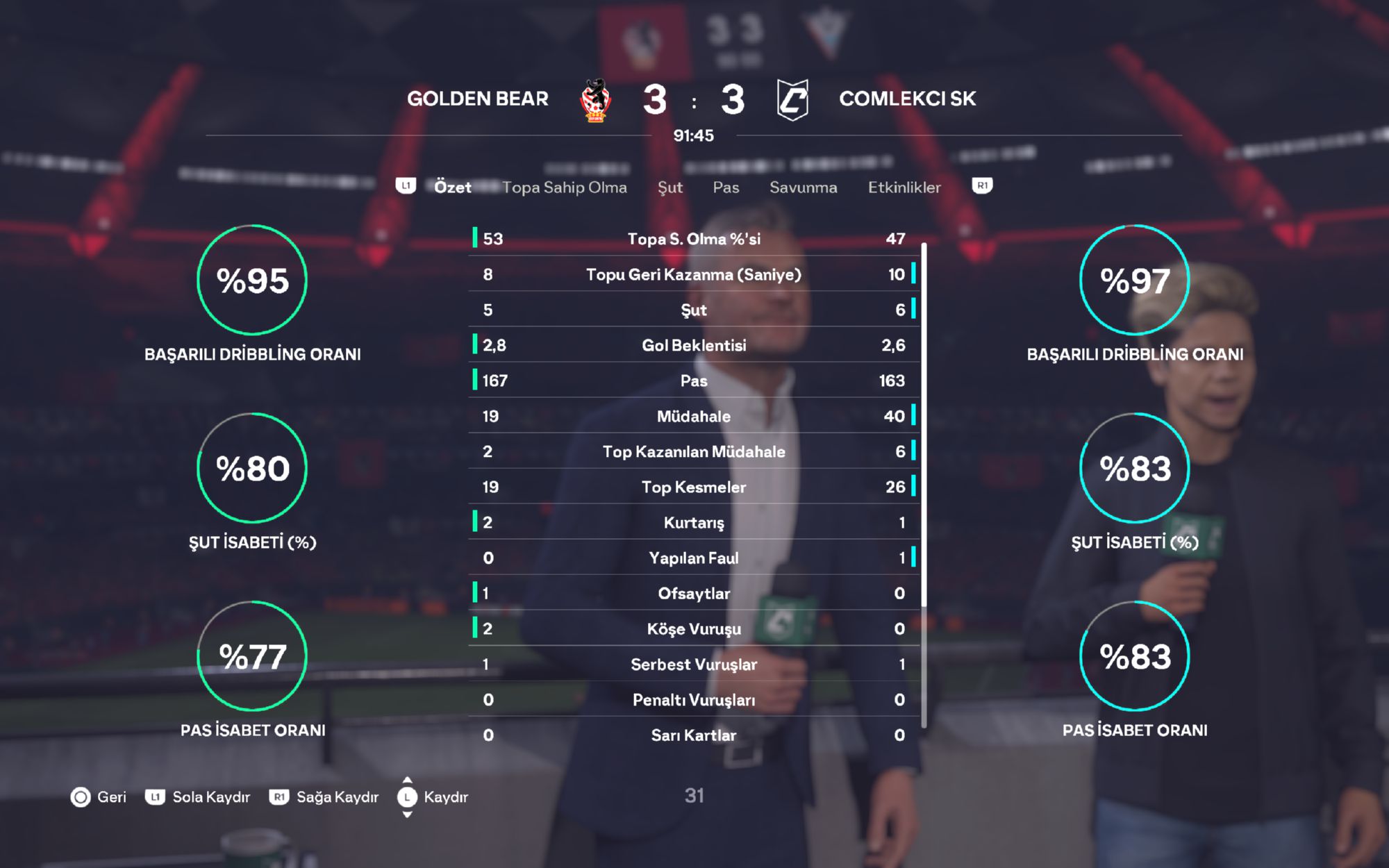Switch to the Özet tab
The width and height of the screenshot is (1389, 868).
(452, 187)
